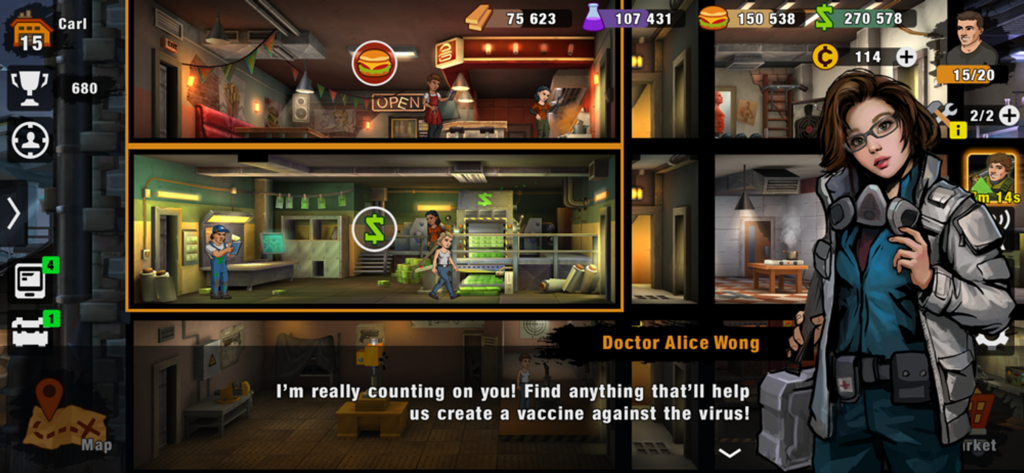Collect food from the burger bubble
1024x473 pixels.
point(374,63)
